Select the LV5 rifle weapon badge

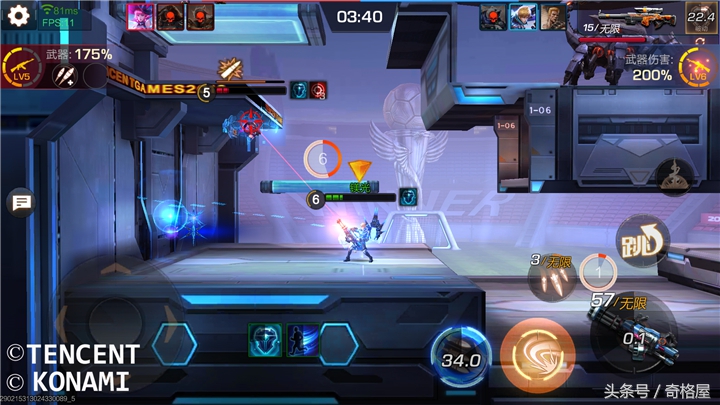click(22, 71)
